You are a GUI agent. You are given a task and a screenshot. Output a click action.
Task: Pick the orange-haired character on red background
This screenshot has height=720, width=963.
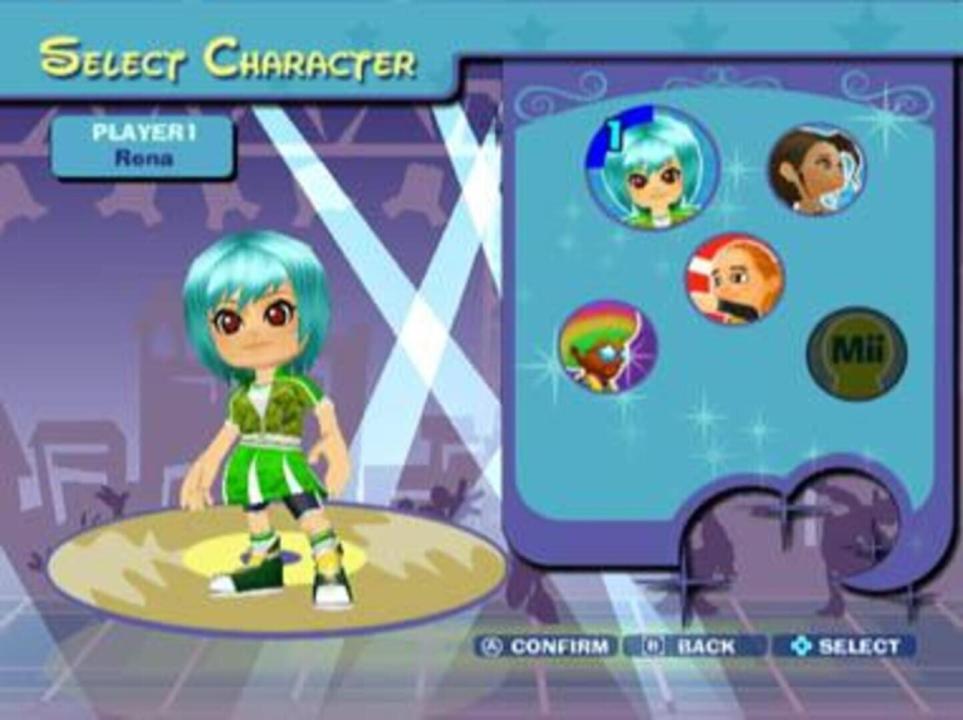click(734, 279)
